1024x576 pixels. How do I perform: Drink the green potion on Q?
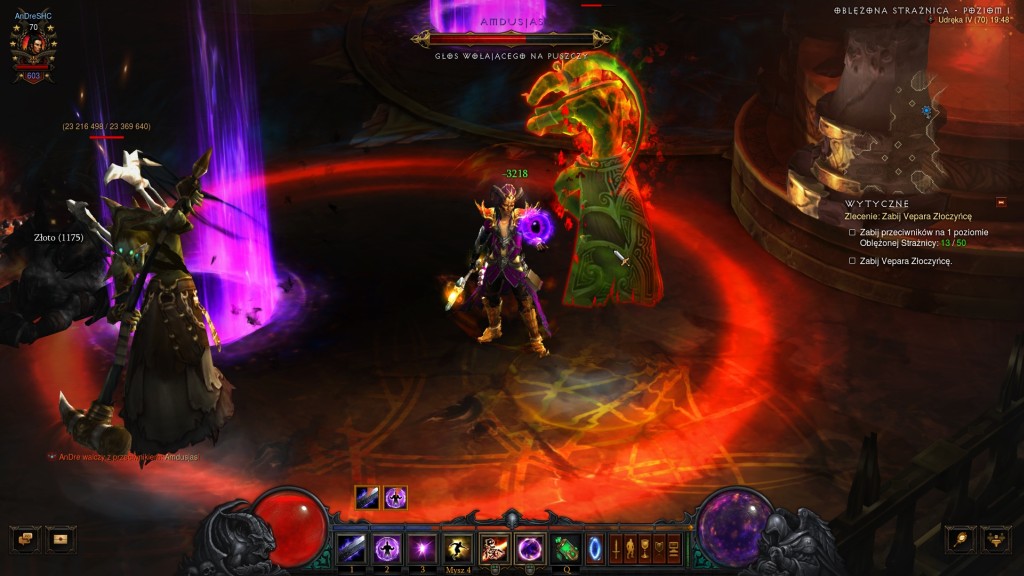(566, 548)
